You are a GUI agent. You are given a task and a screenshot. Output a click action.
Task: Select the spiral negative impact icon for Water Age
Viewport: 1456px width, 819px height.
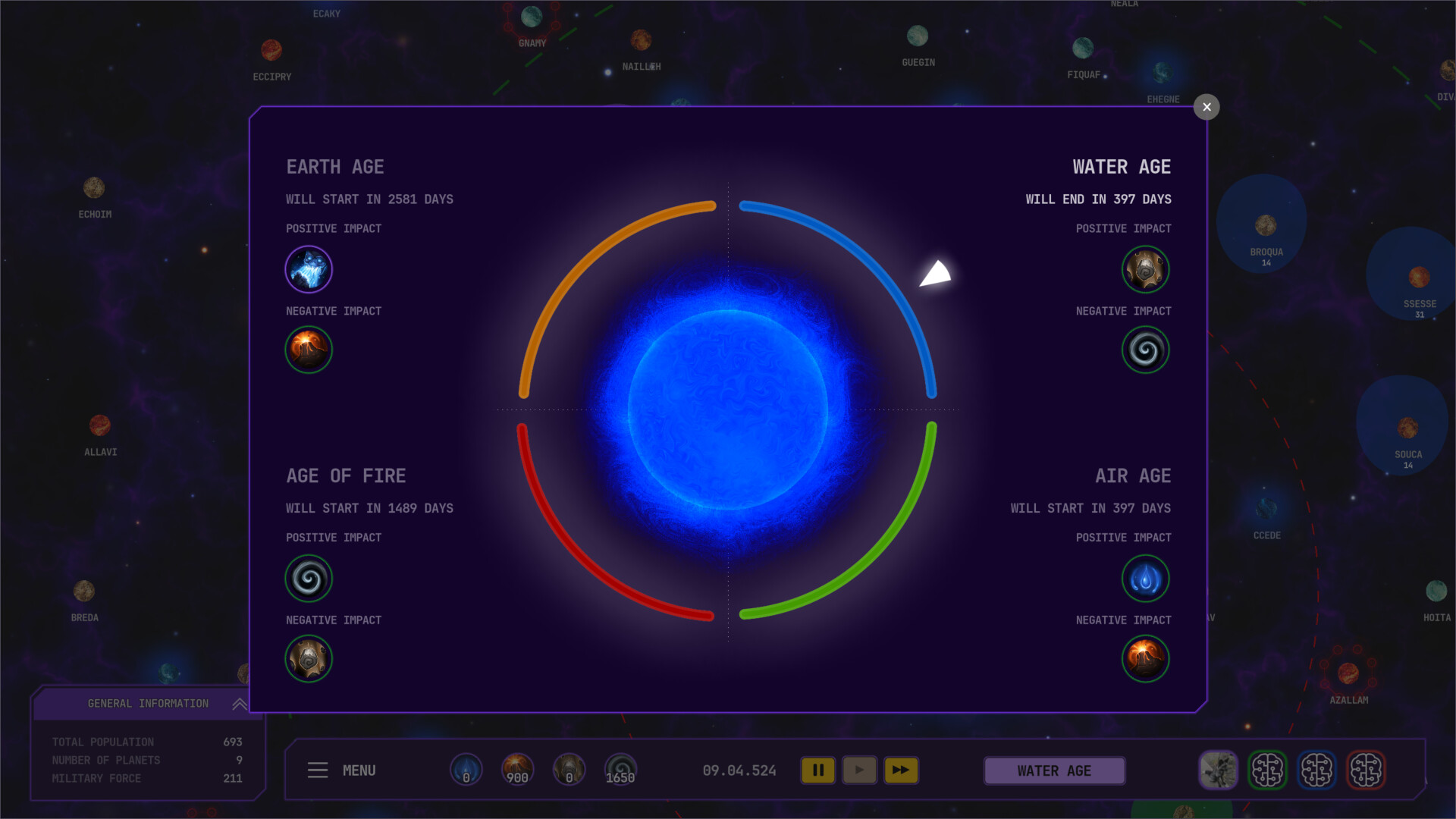1146,350
